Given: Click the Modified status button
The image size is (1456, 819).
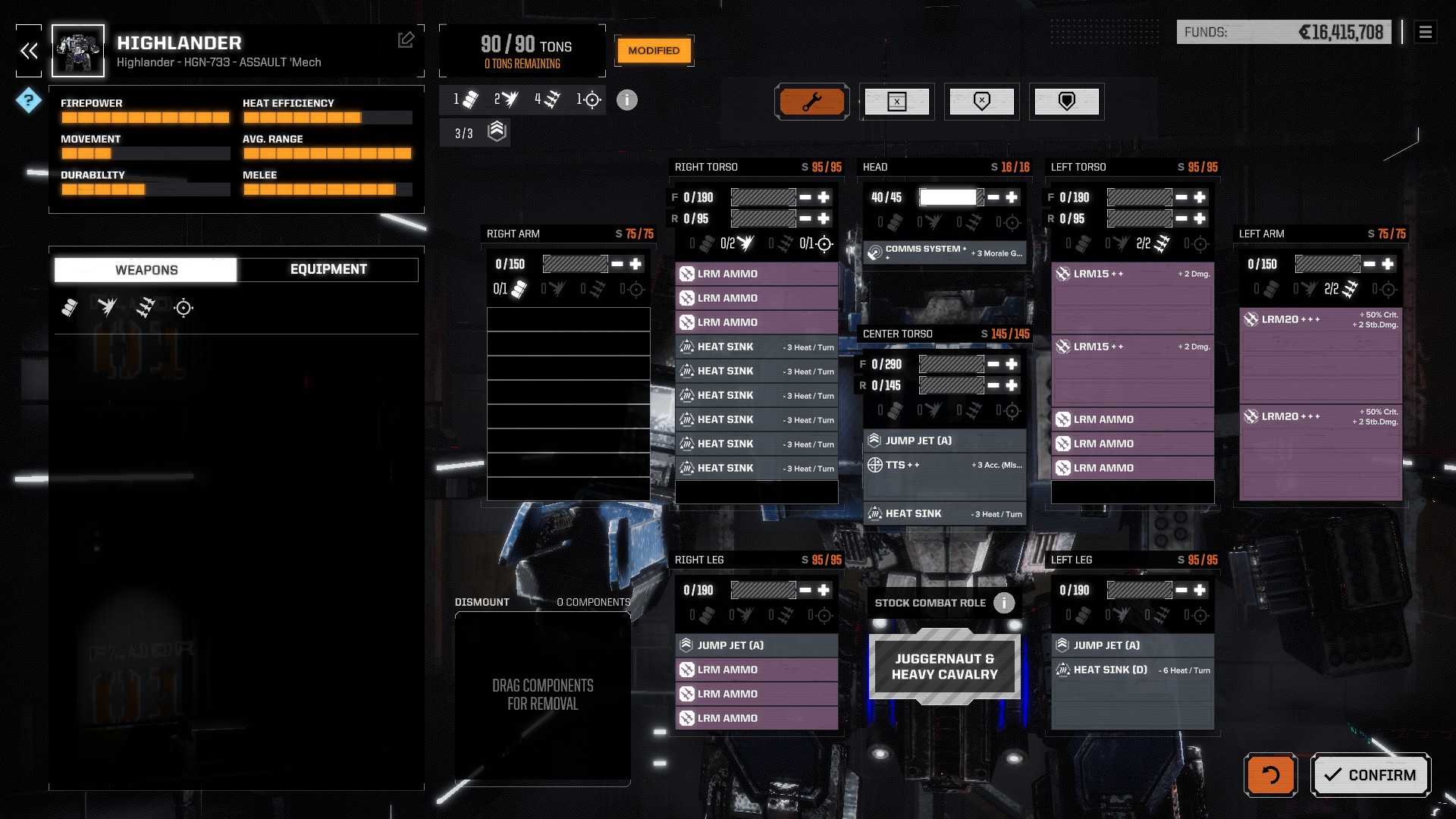Looking at the screenshot, I should pyautogui.click(x=654, y=51).
